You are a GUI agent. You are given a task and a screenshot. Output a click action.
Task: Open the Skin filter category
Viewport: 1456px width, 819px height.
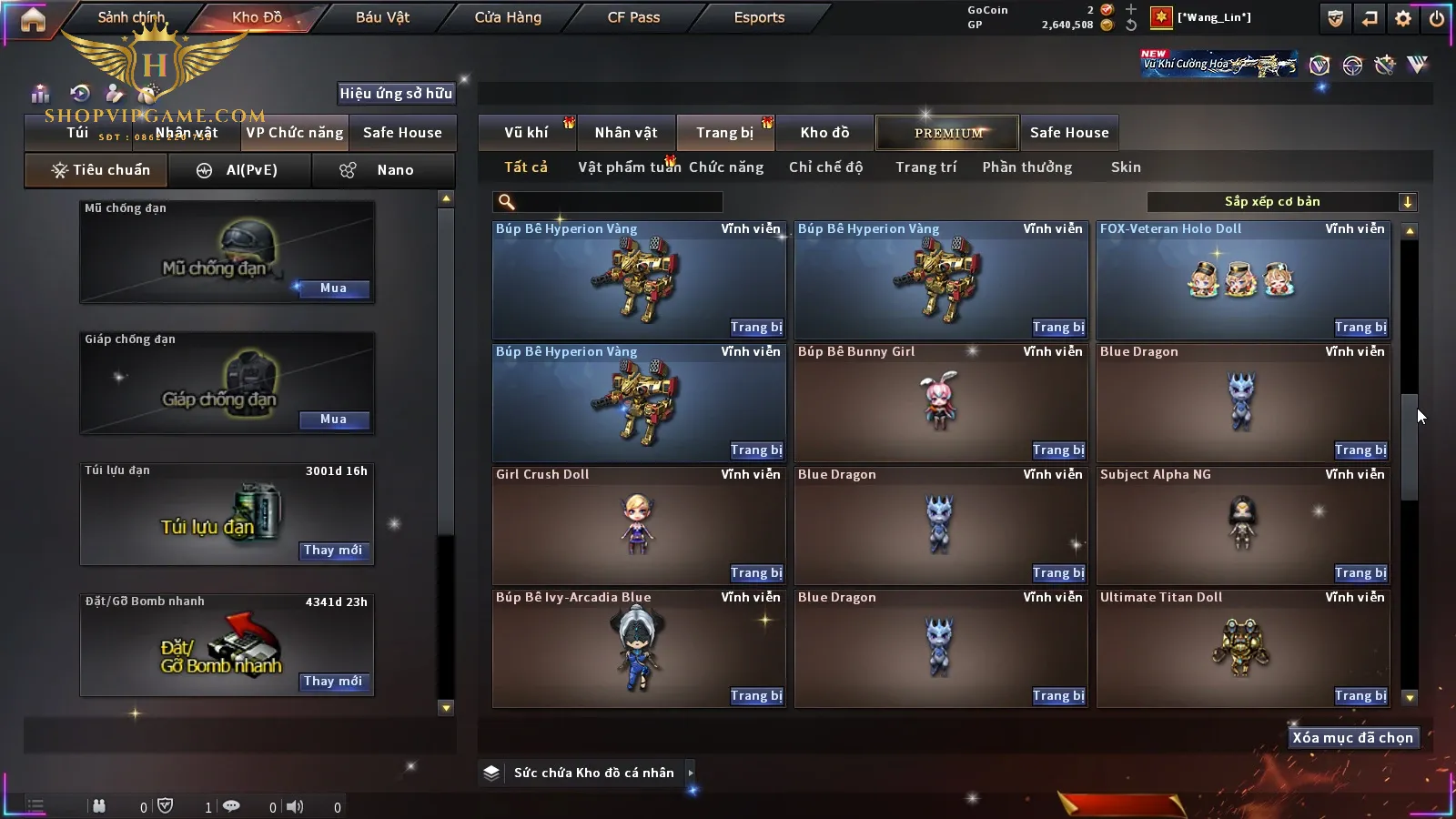coord(1126,167)
